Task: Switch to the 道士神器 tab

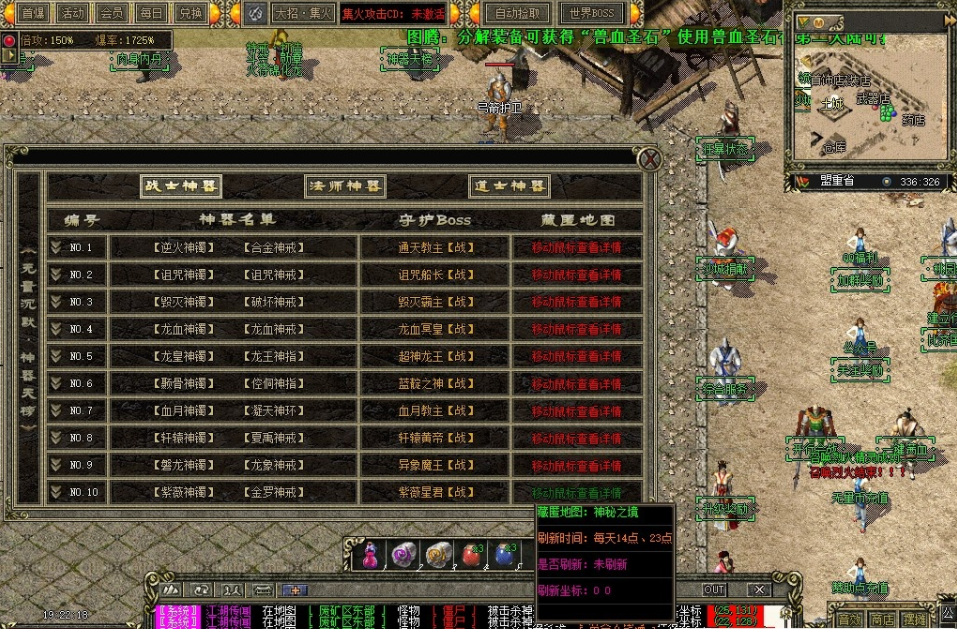Action: [509, 187]
